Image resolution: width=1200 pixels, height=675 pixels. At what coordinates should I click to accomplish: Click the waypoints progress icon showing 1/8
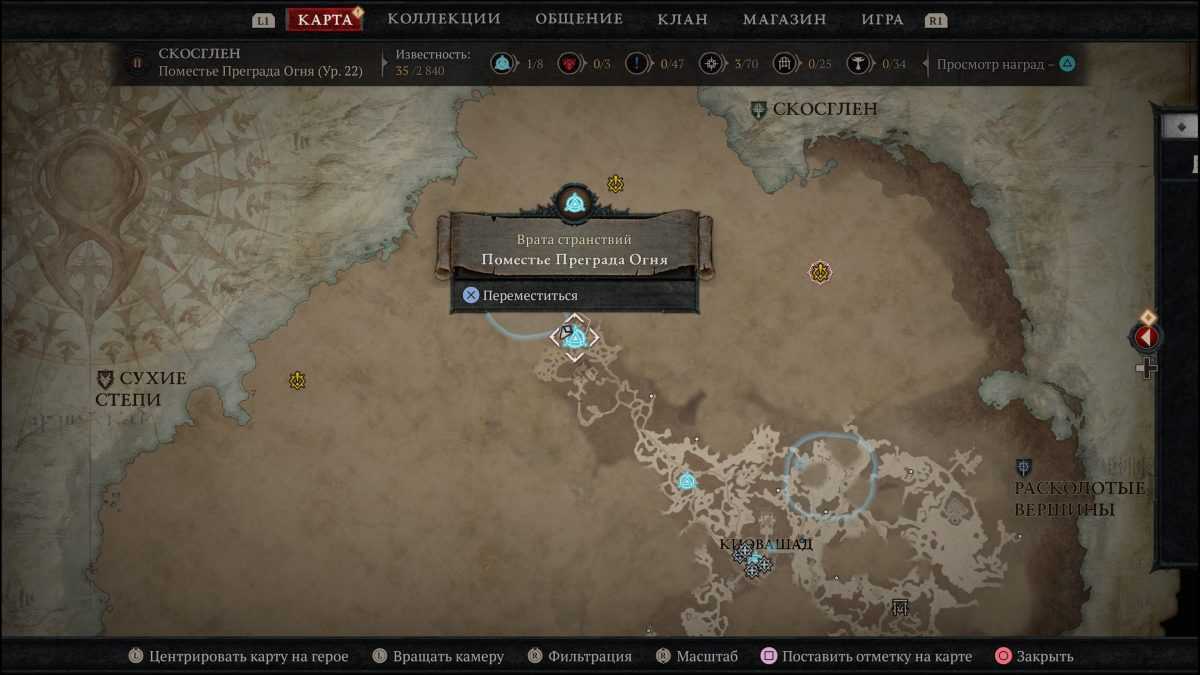pos(502,65)
